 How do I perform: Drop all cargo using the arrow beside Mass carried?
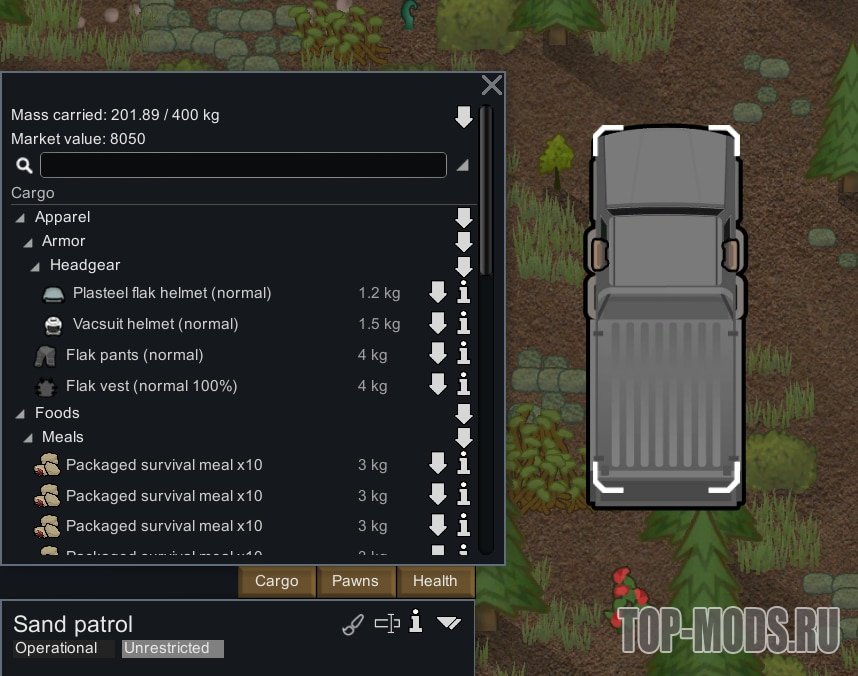[x=463, y=117]
